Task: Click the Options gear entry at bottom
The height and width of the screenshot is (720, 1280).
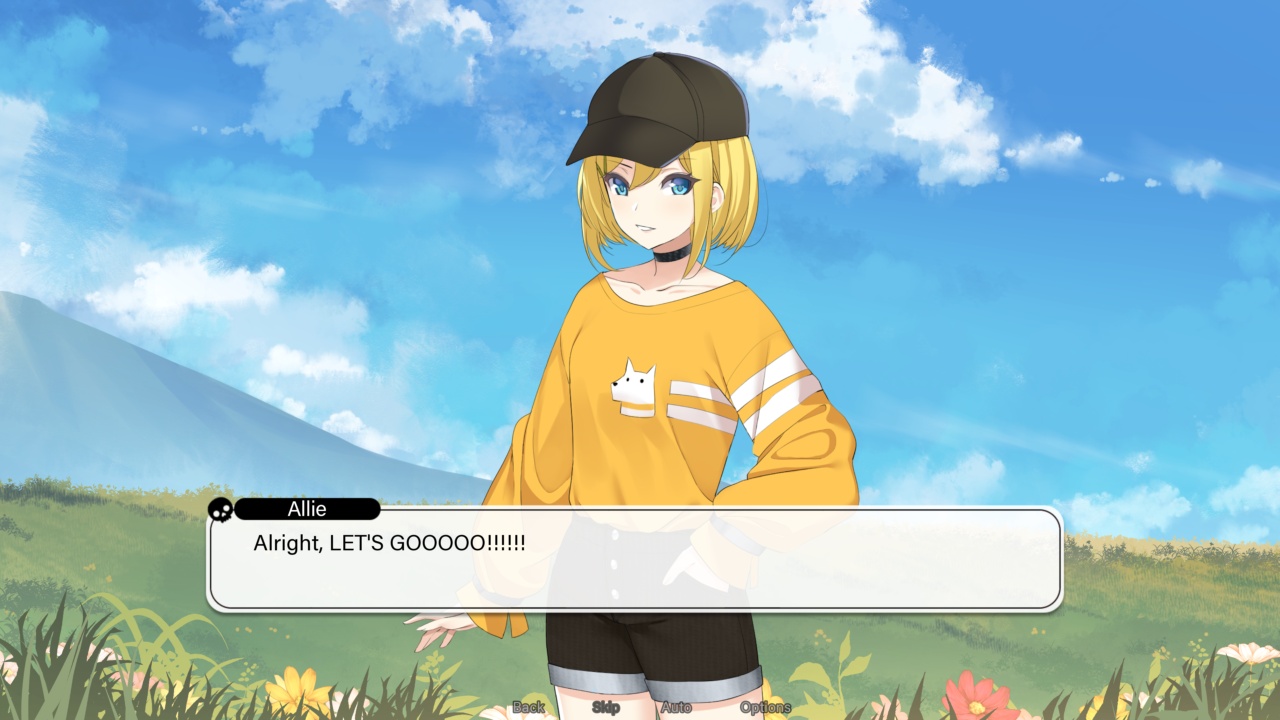Action: (x=765, y=705)
